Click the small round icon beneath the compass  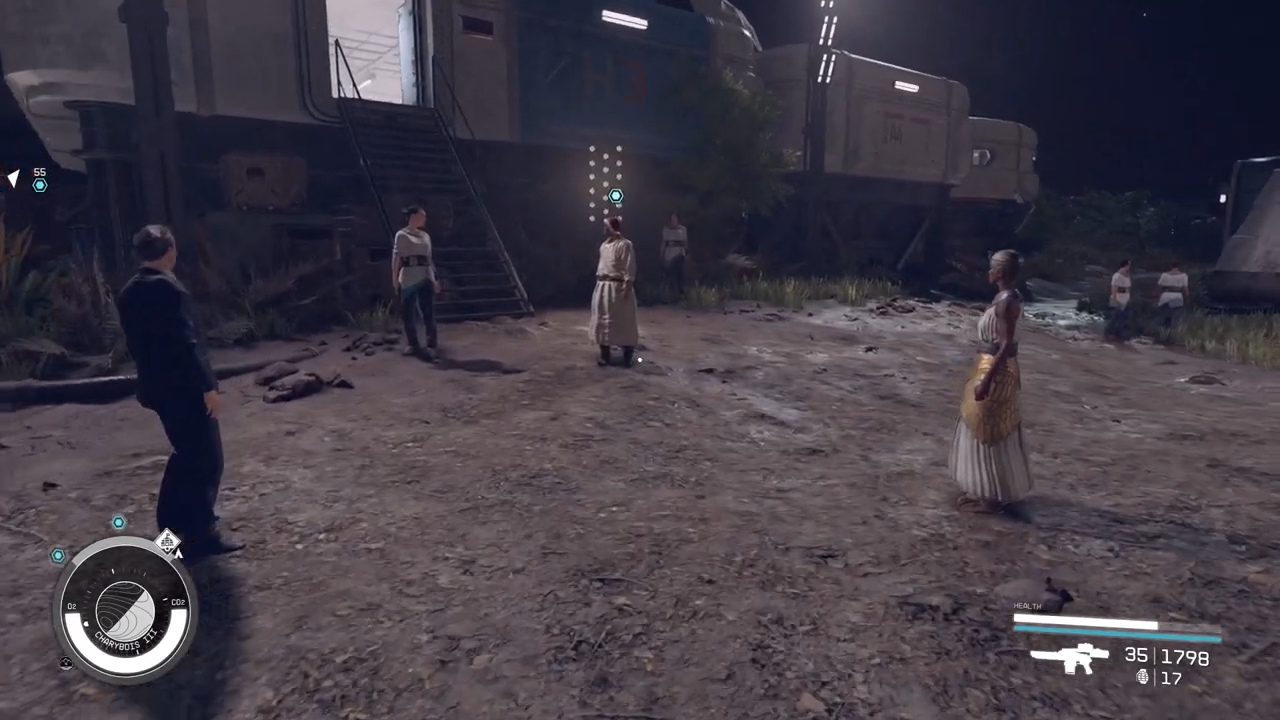(x=66, y=662)
